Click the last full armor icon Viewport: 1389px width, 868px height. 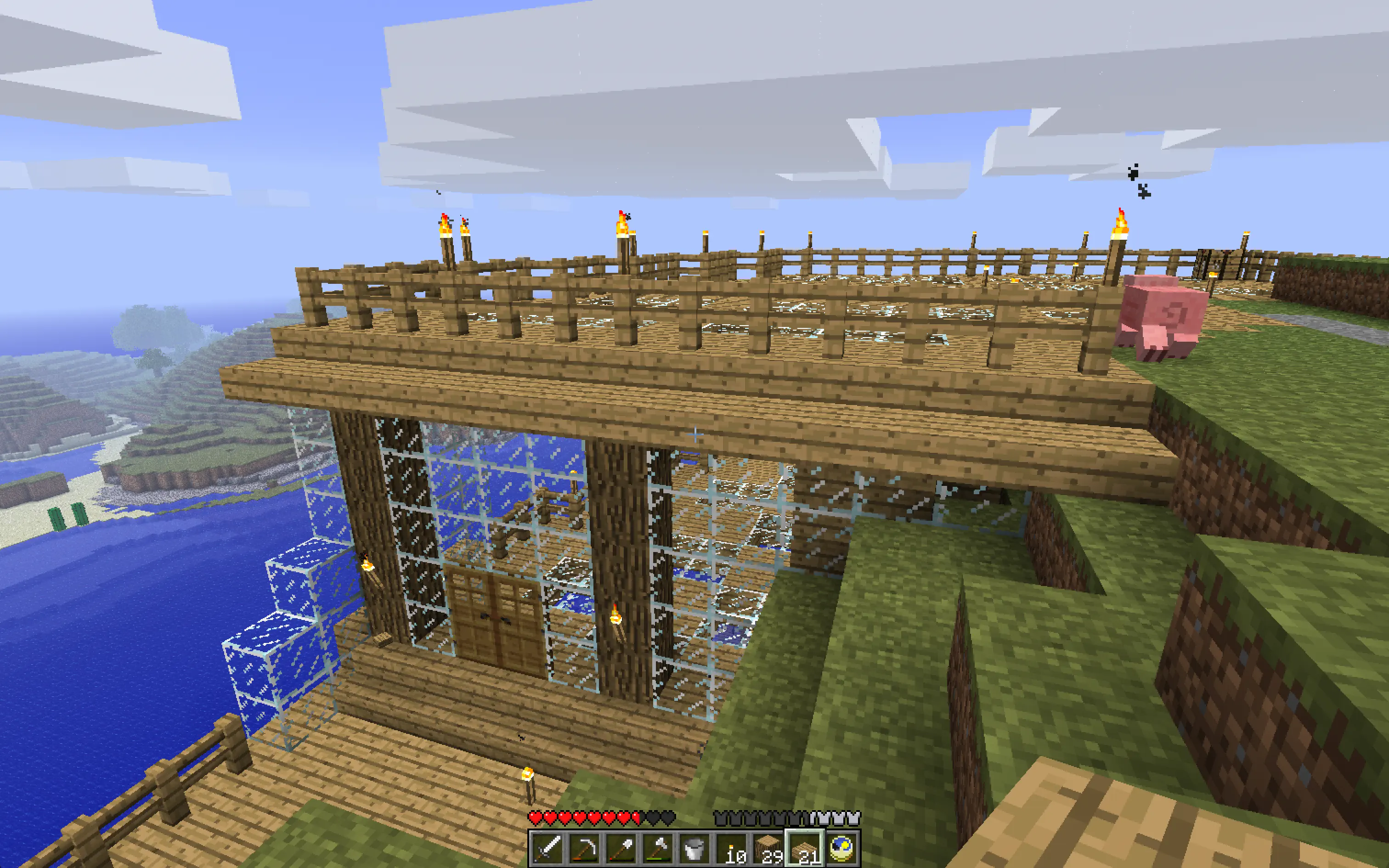(854, 817)
